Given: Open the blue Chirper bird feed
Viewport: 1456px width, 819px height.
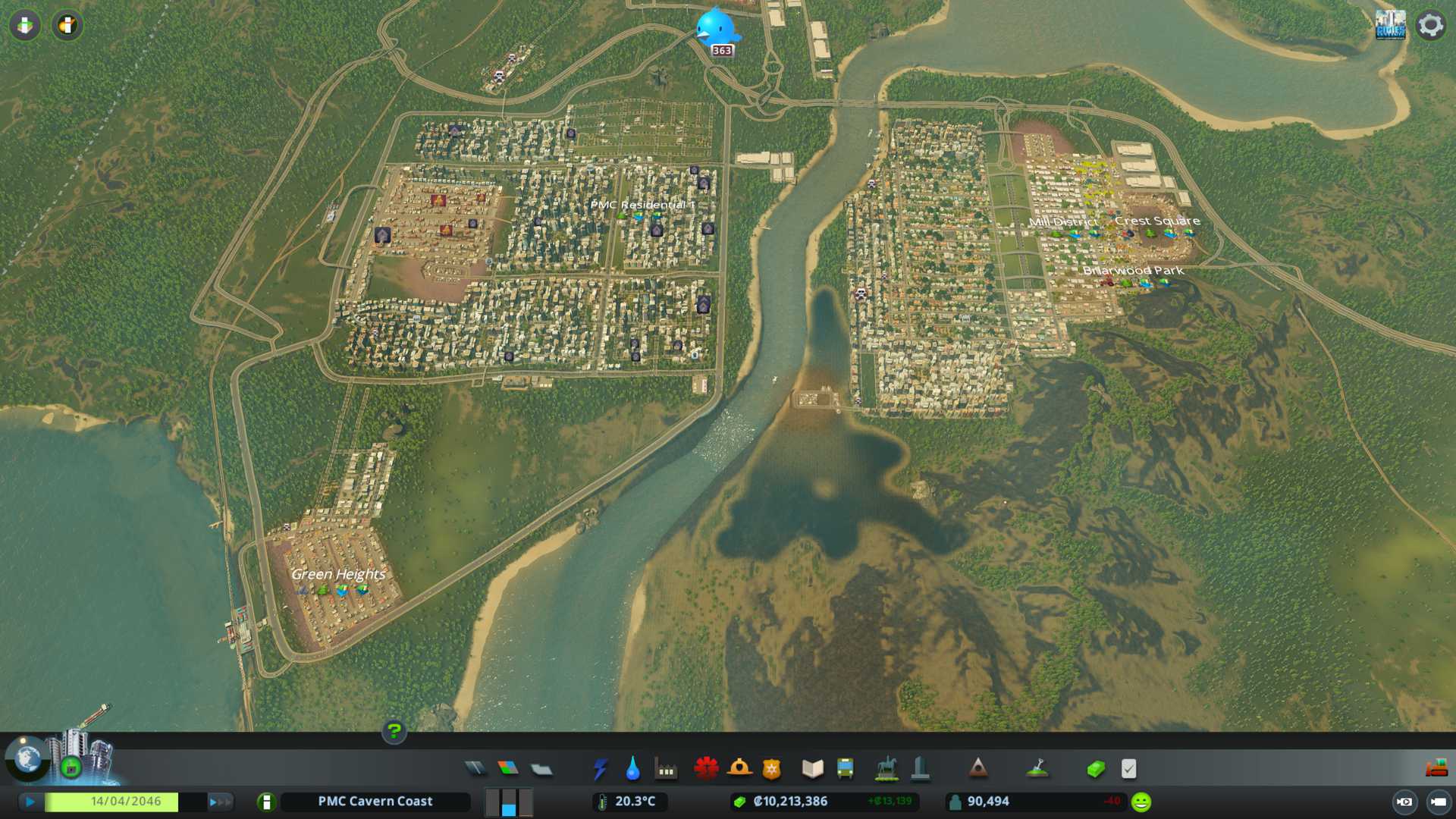Looking at the screenshot, I should 717,27.
